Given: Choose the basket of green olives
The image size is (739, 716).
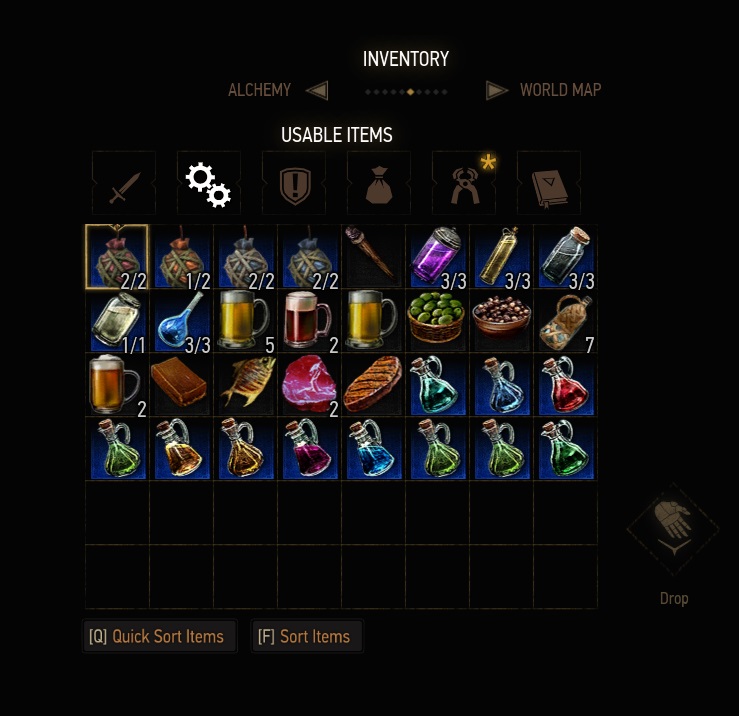Looking at the screenshot, I should (437, 320).
